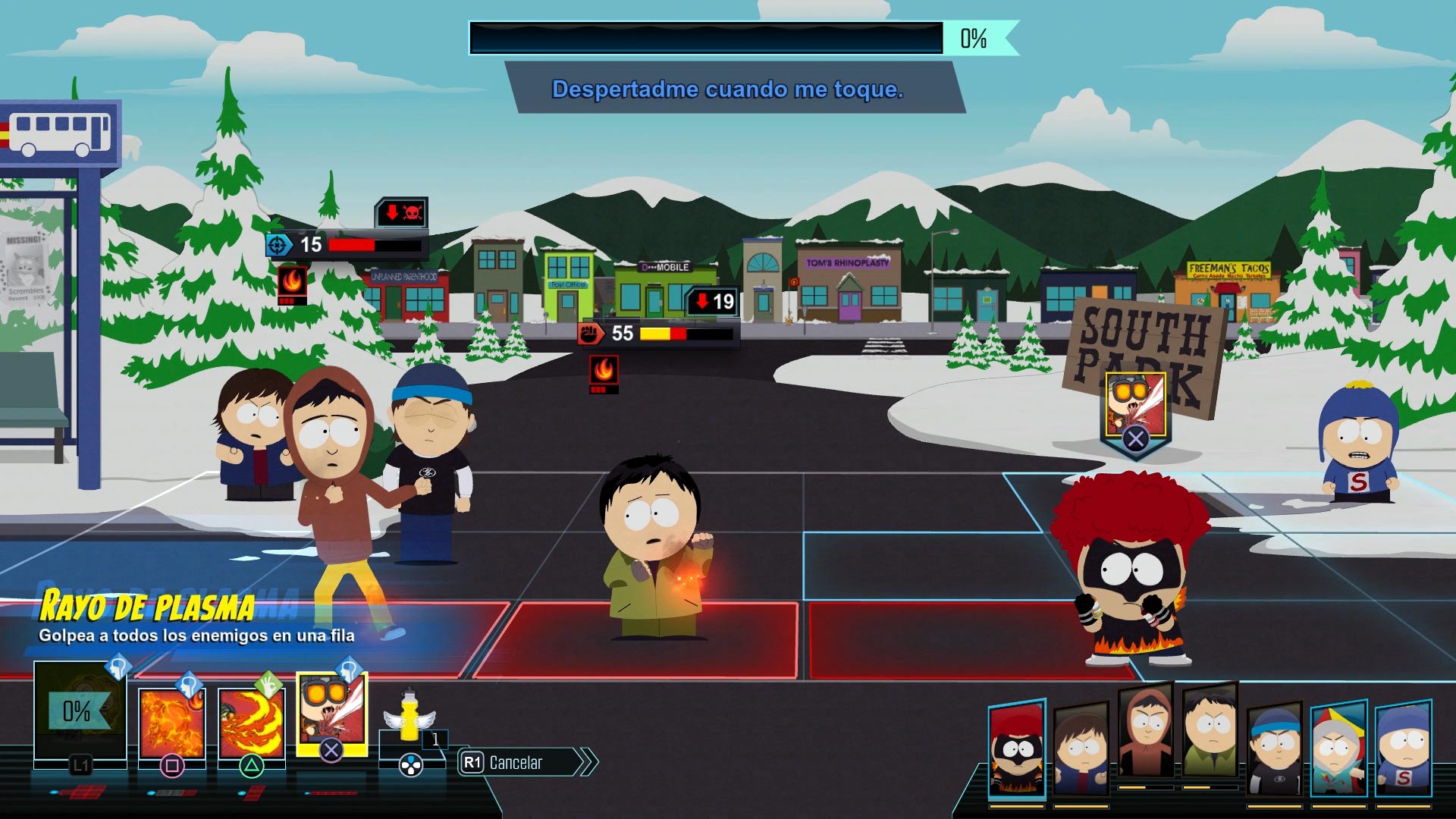Screen dimensions: 1456x819
Task: Click the burning status icon under 55 health
Action: tap(604, 372)
